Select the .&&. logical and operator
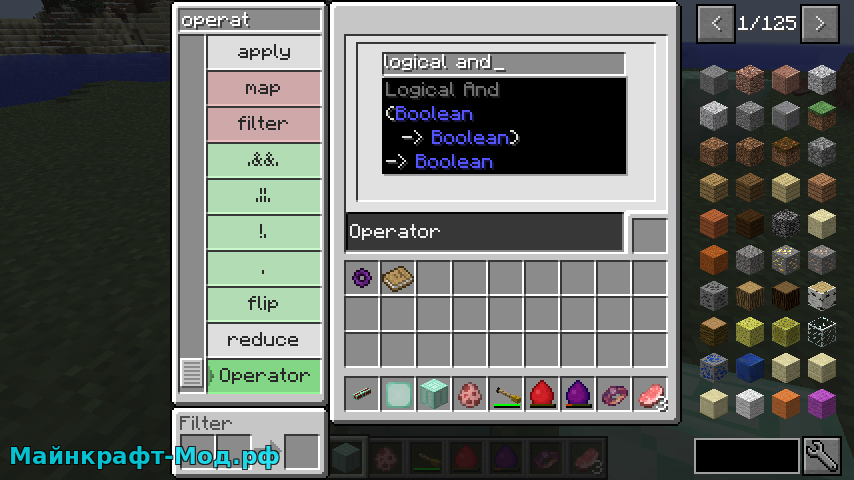 point(264,160)
